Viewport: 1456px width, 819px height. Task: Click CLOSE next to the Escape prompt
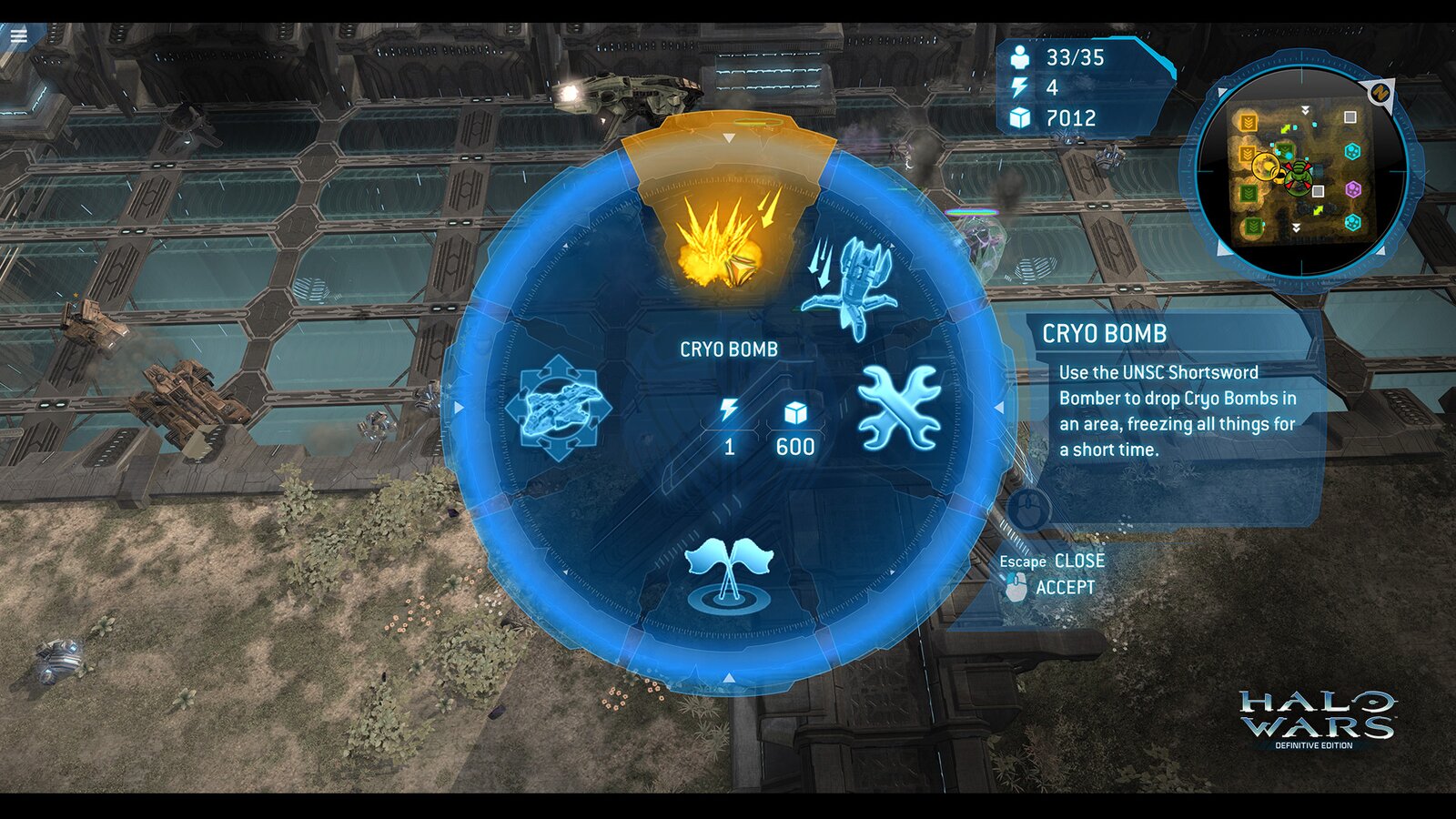(x=1079, y=561)
